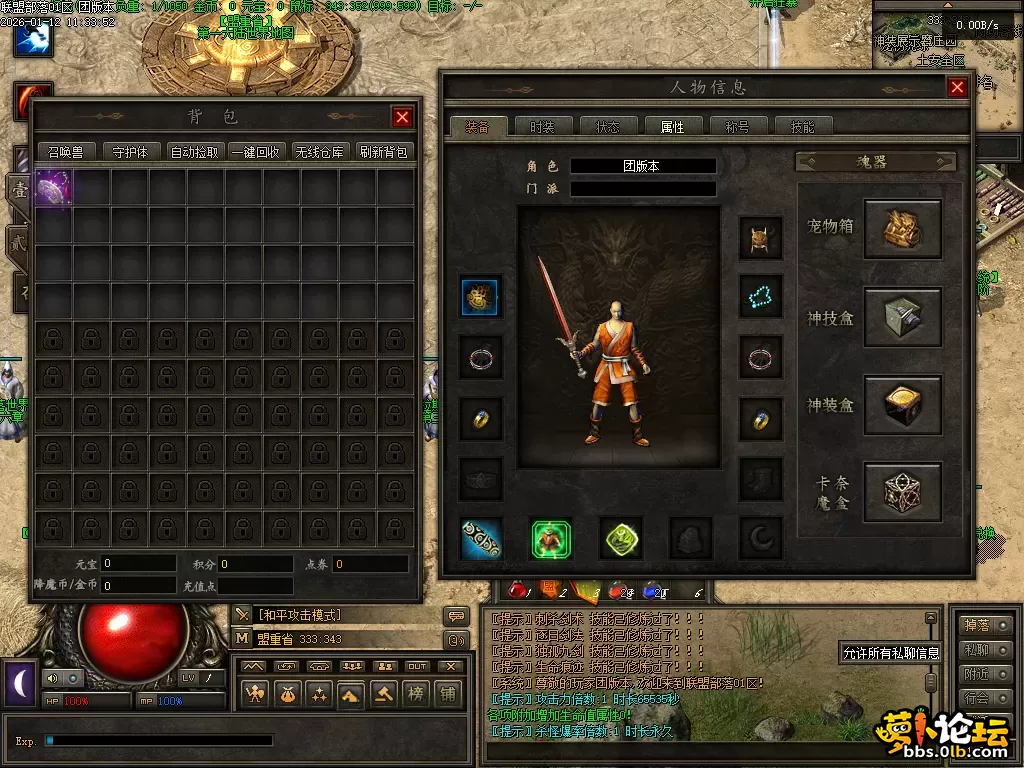The height and width of the screenshot is (768, 1024).
Task: Open the 无线仓库 wireless warehouse
Action: (320, 152)
